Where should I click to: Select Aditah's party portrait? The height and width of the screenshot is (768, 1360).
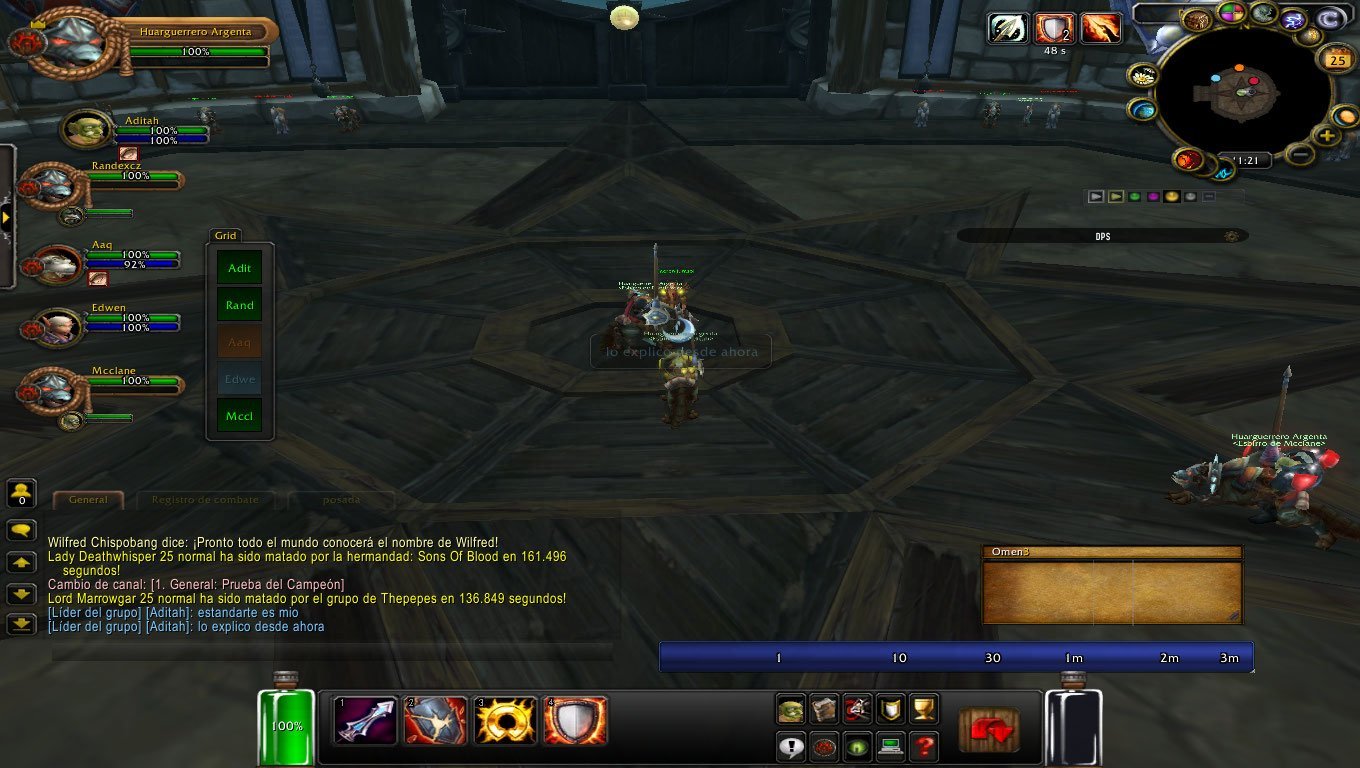pyautogui.click(x=86, y=129)
